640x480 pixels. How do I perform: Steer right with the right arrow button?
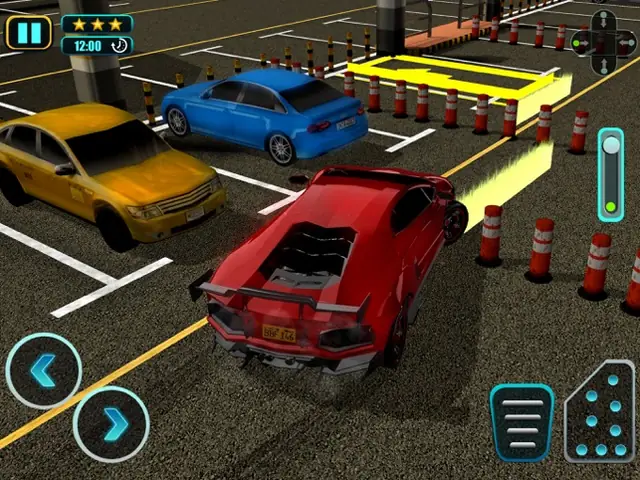coord(111,424)
